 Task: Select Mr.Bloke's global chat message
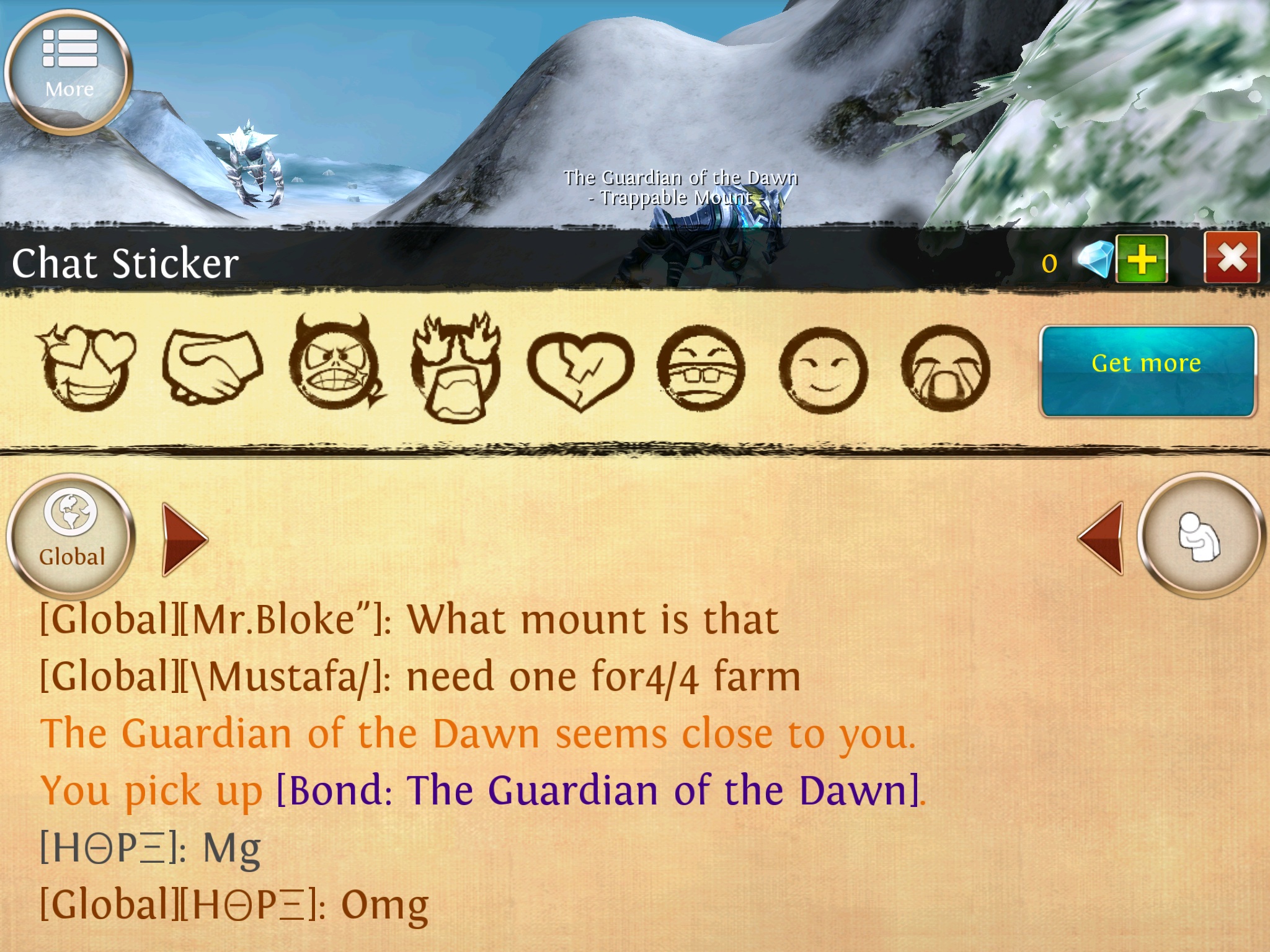(x=409, y=620)
